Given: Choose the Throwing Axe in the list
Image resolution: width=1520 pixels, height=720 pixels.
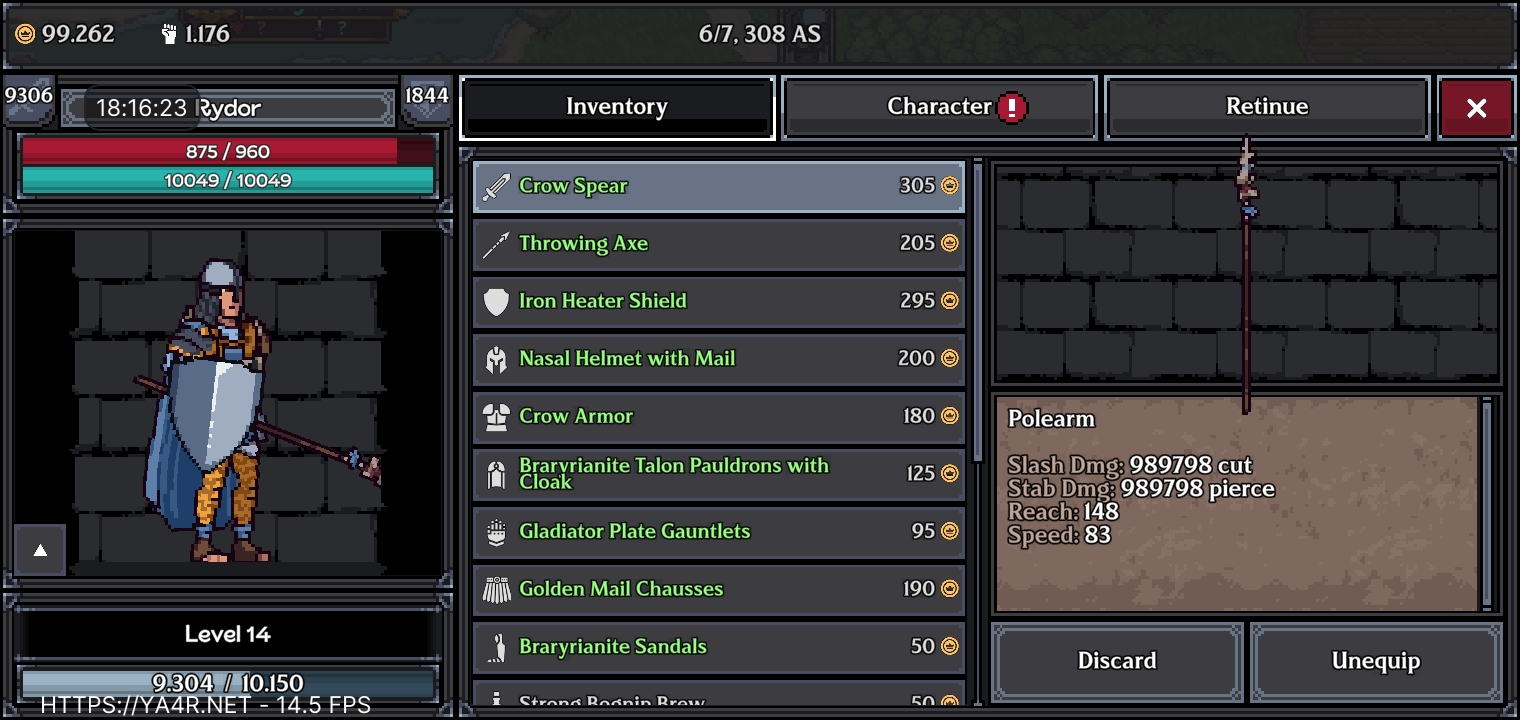Looking at the screenshot, I should click(x=718, y=244).
